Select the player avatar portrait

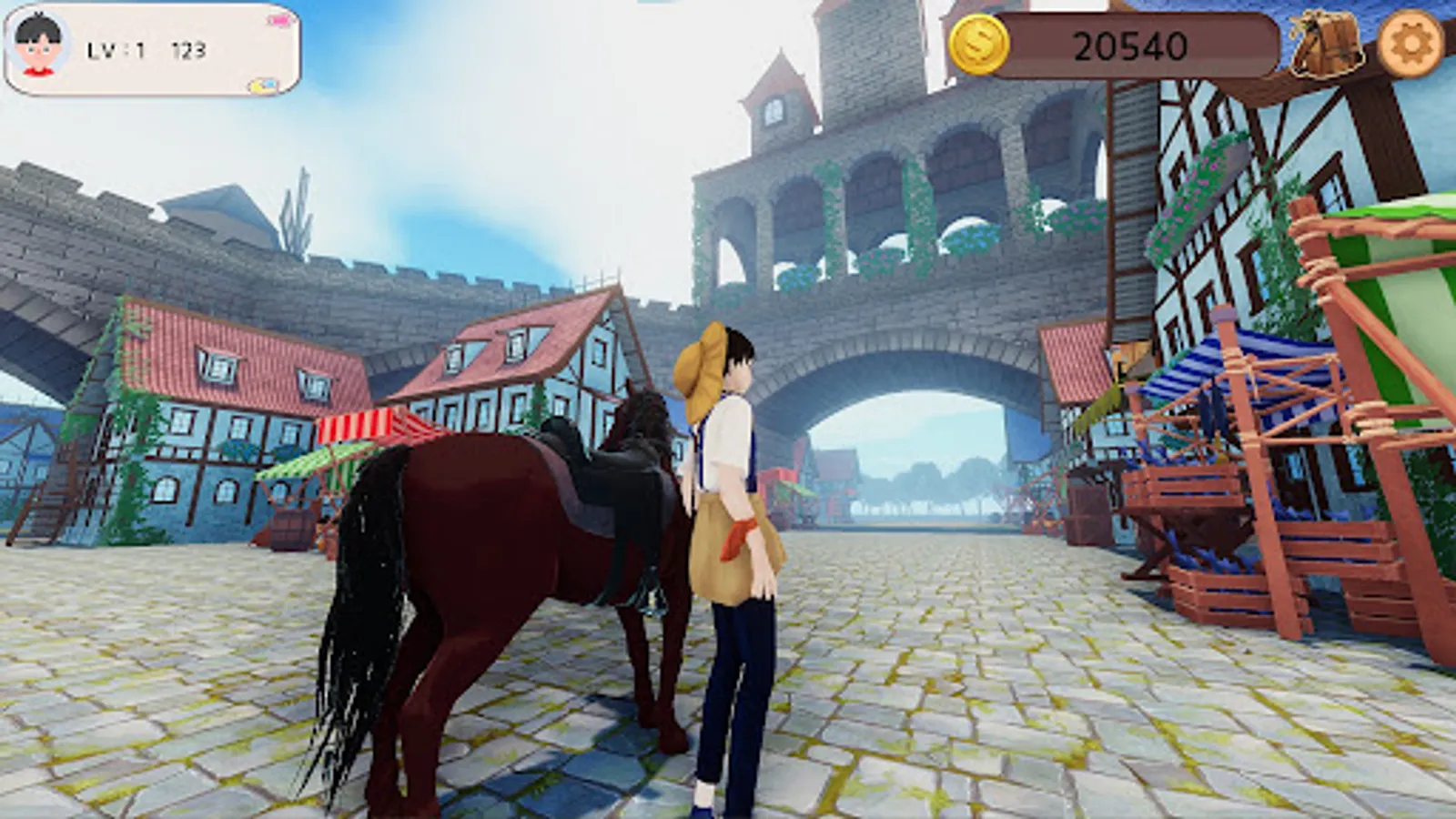click(38, 43)
